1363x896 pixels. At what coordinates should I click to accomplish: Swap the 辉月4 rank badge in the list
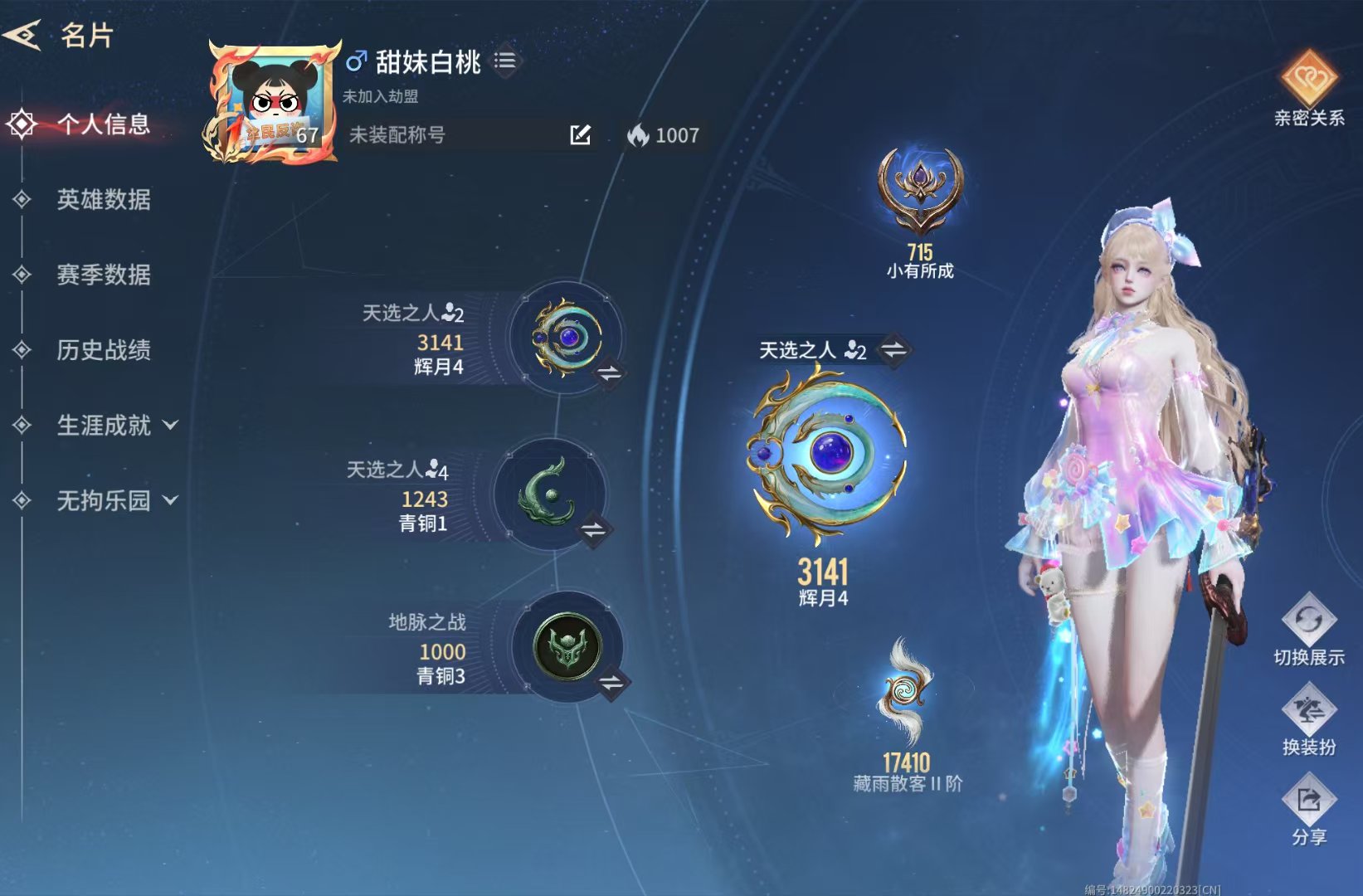click(x=610, y=373)
